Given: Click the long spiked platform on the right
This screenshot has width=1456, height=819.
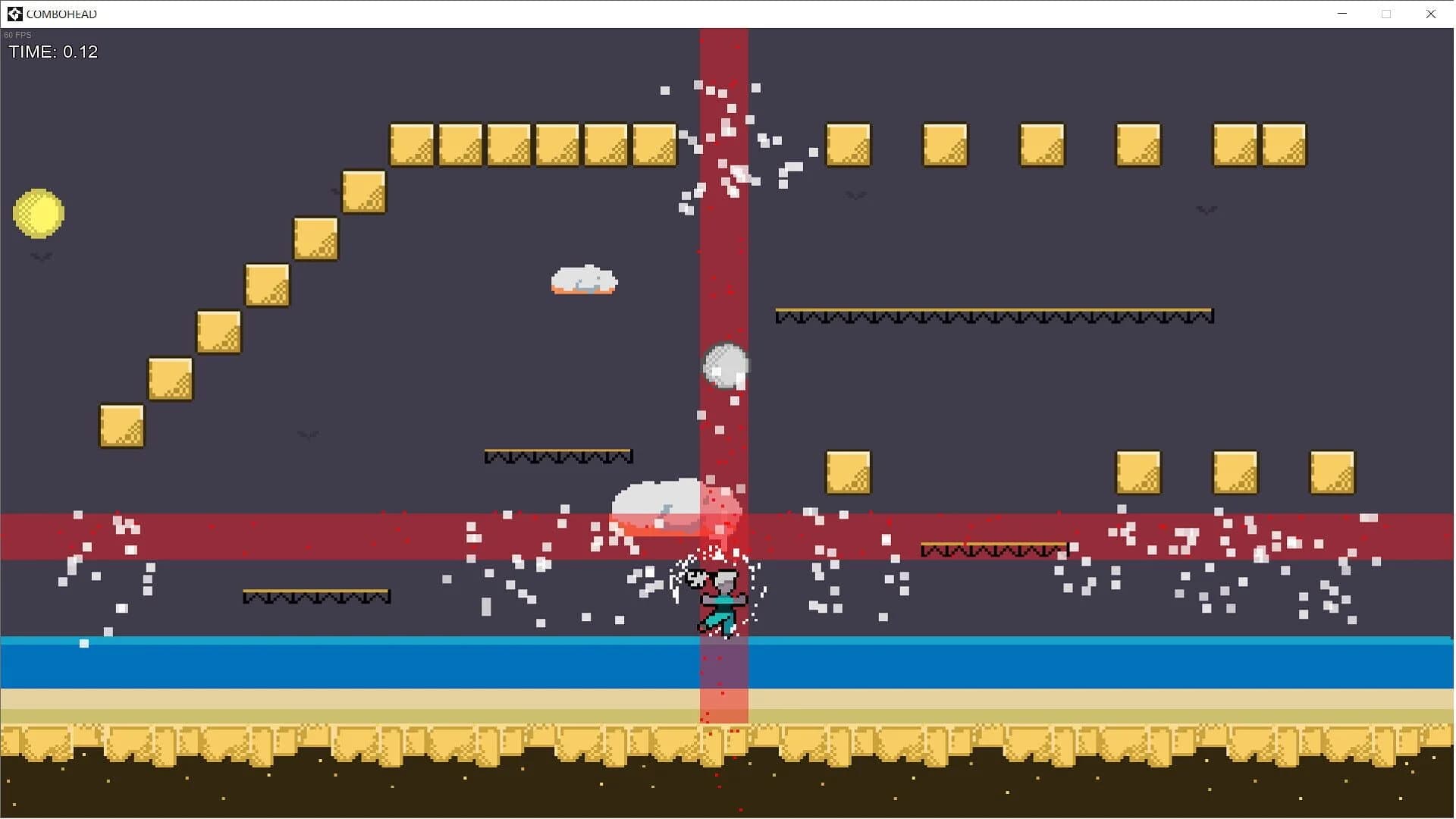Looking at the screenshot, I should [993, 315].
